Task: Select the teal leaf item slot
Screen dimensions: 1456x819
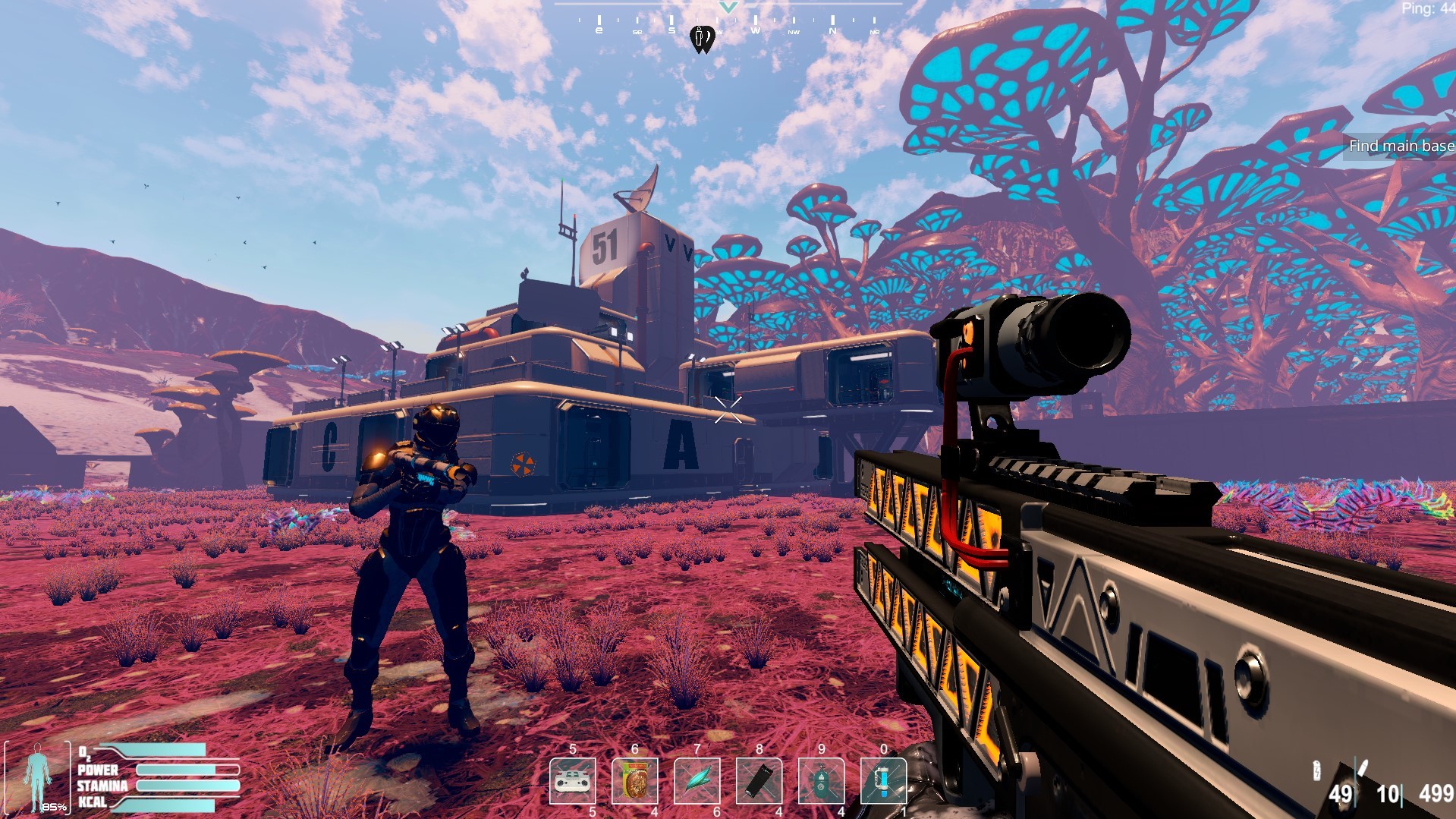Action: [697, 781]
